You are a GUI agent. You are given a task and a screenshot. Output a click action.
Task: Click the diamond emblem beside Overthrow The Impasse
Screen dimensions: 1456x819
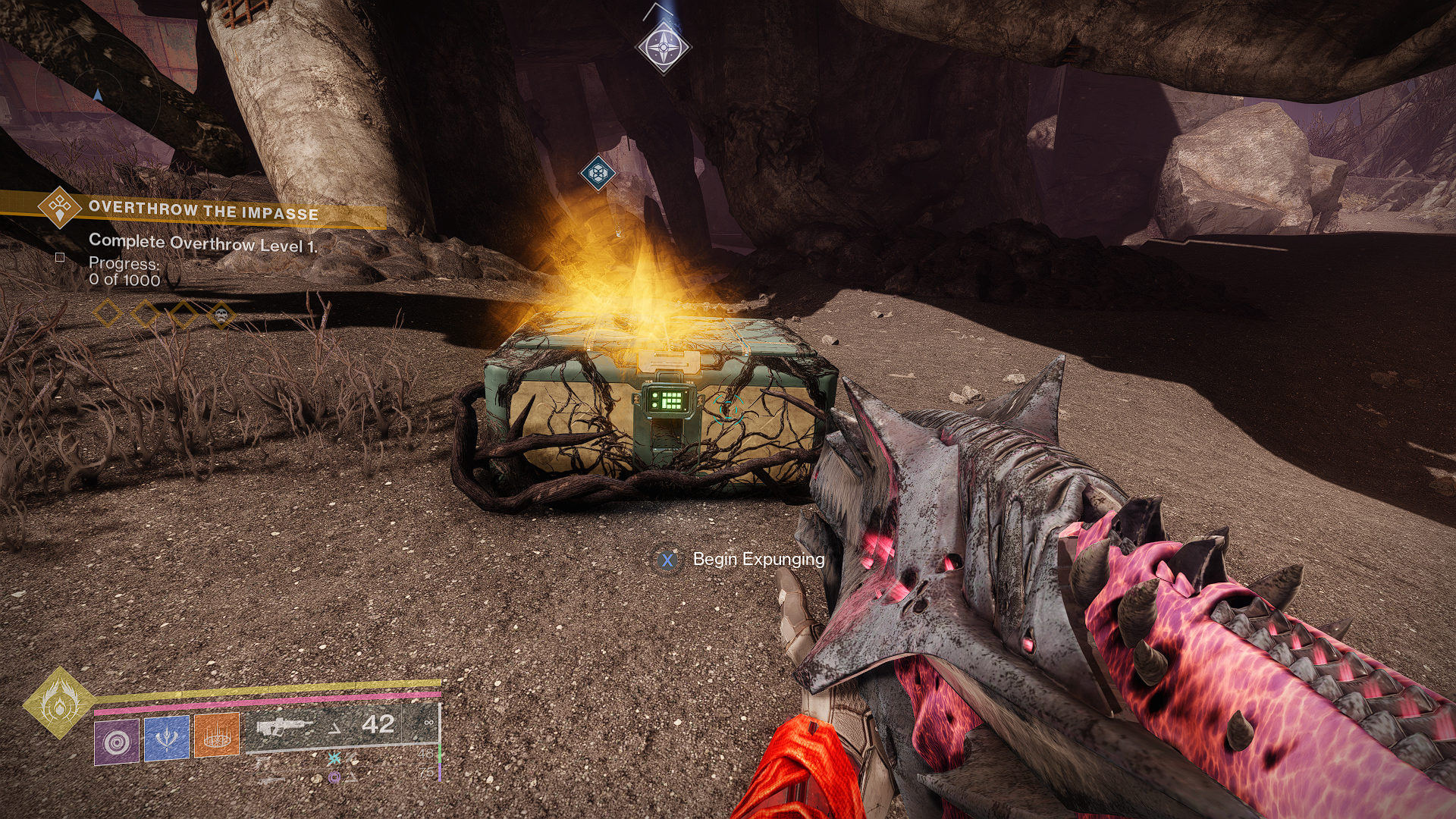[x=60, y=206]
